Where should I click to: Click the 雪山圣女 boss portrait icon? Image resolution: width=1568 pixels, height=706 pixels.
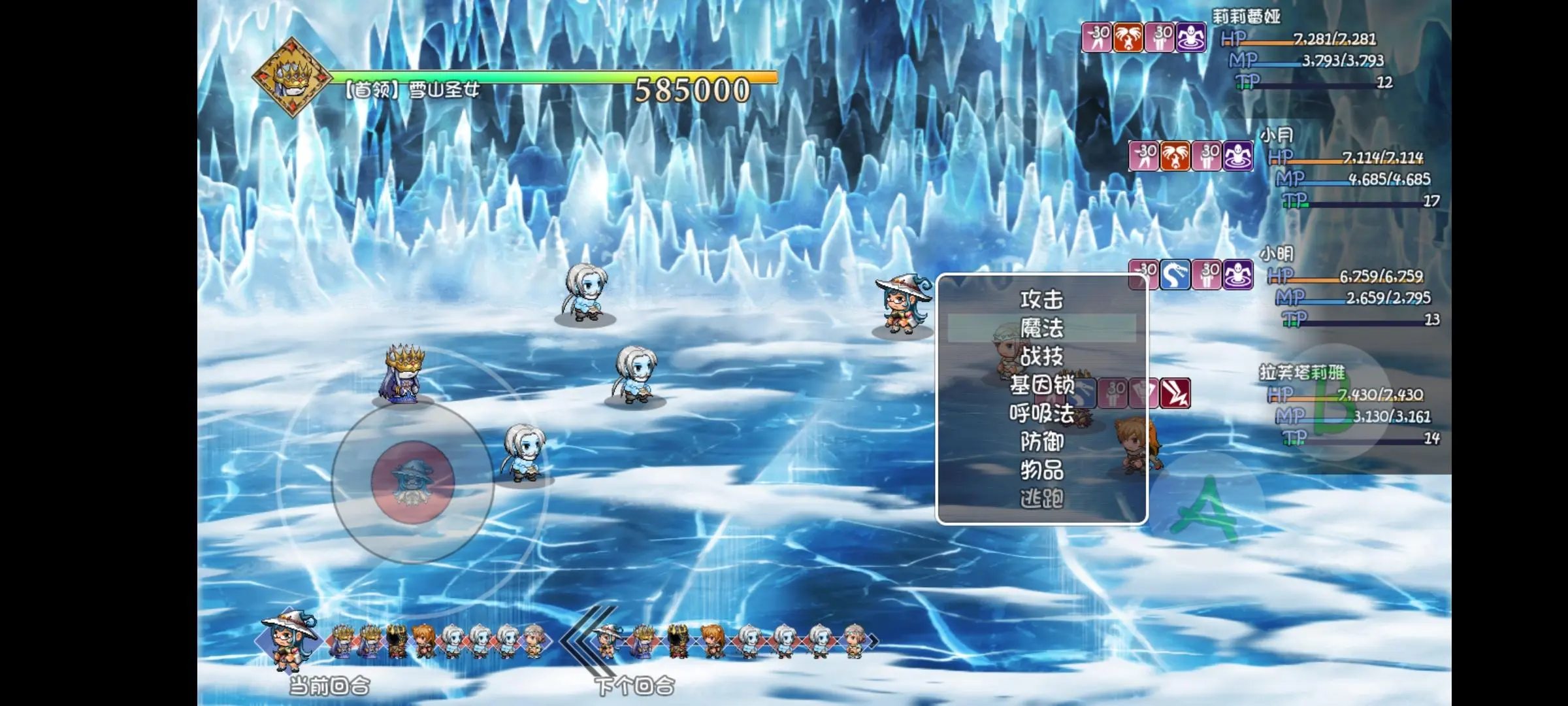291,78
